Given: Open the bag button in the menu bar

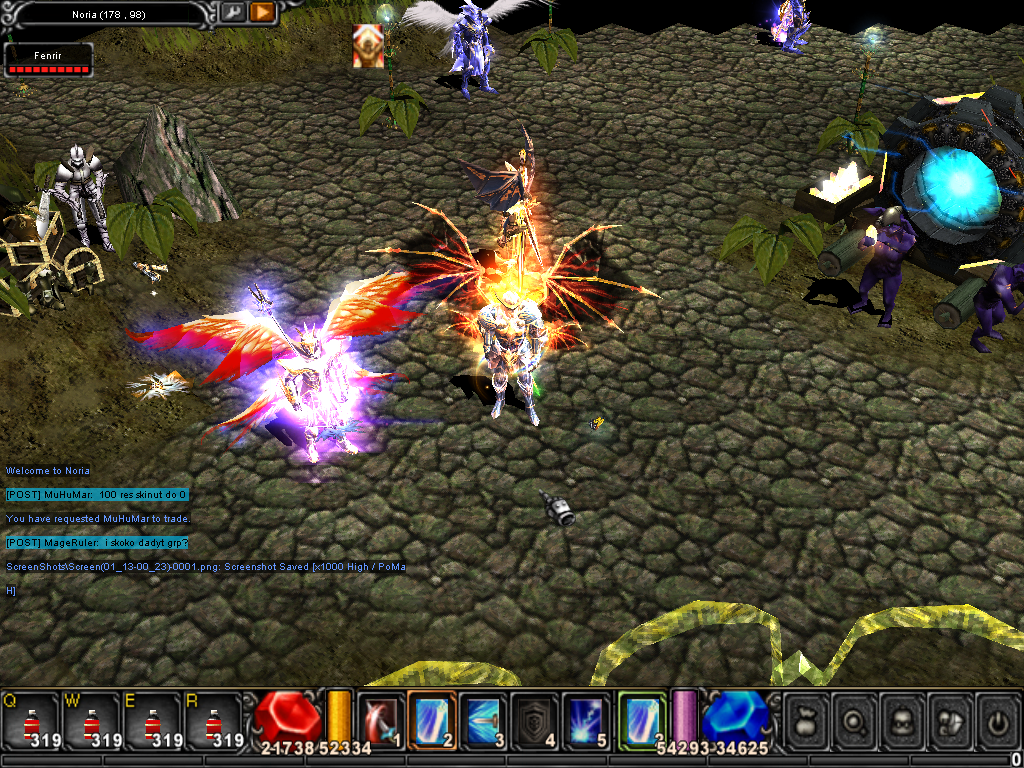Looking at the screenshot, I should point(806,721).
